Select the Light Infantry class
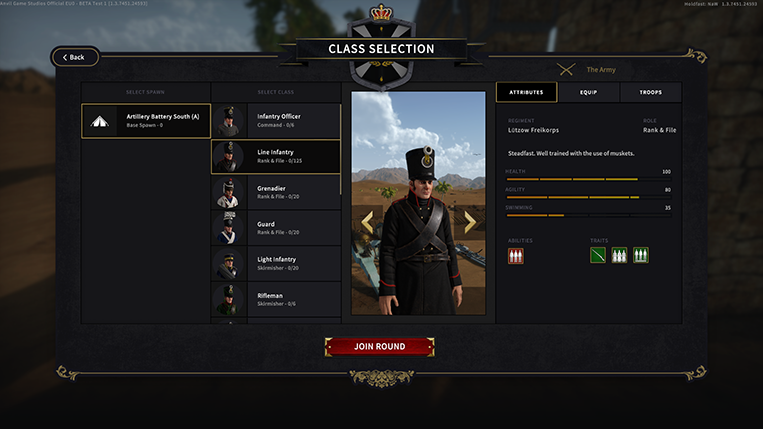Image resolution: width=763 pixels, height=429 pixels. pos(275,263)
